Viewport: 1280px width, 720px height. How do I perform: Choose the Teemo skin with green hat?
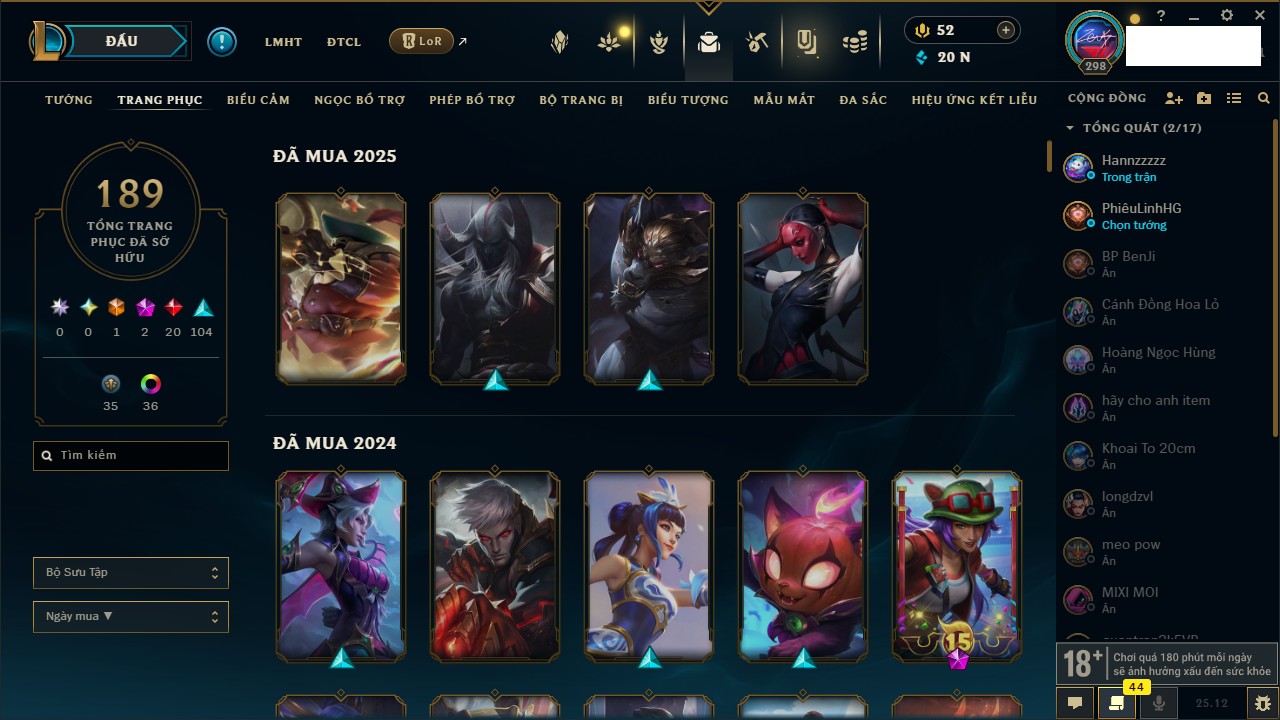(x=957, y=566)
